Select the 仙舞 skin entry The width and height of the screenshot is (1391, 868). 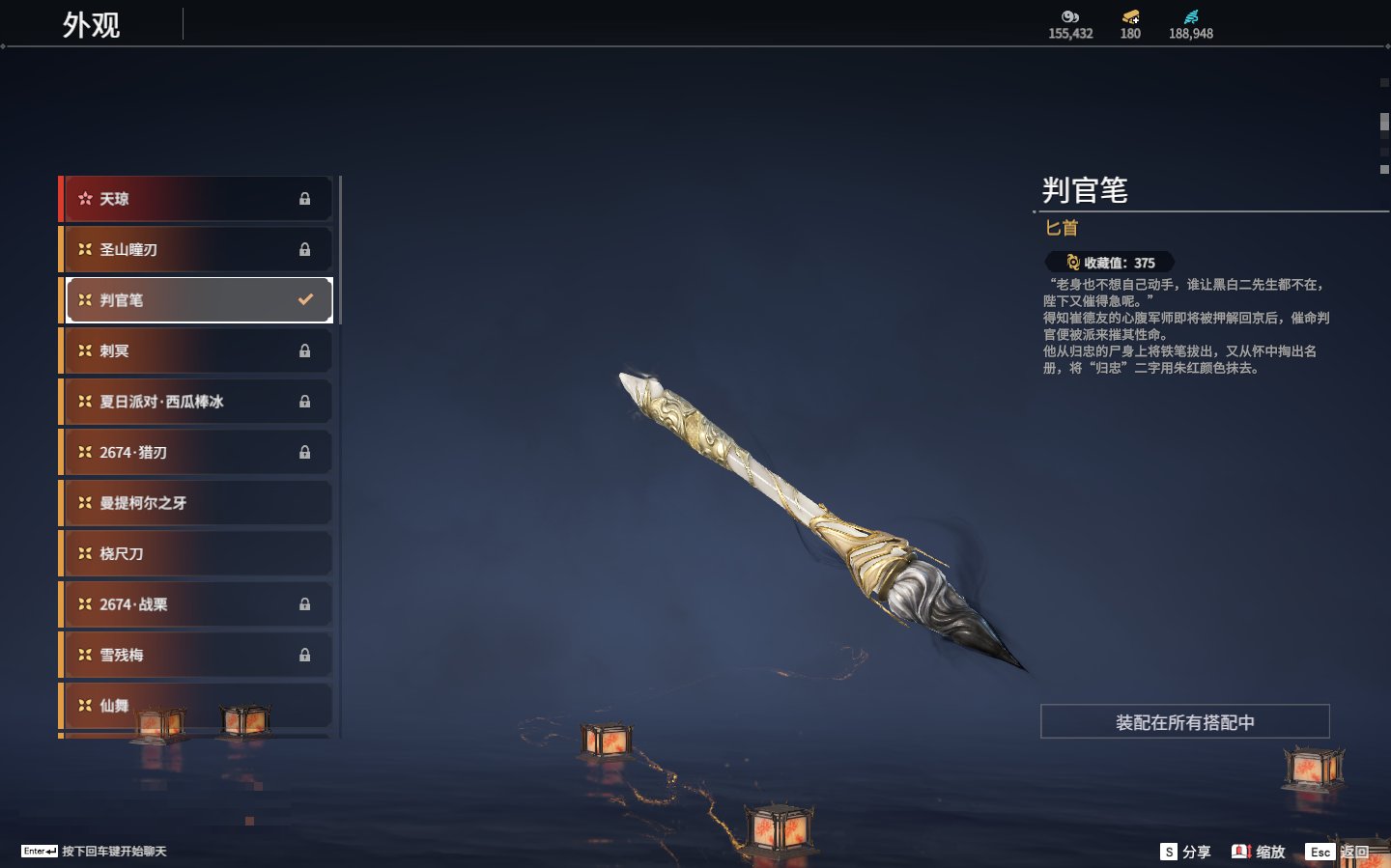197,705
